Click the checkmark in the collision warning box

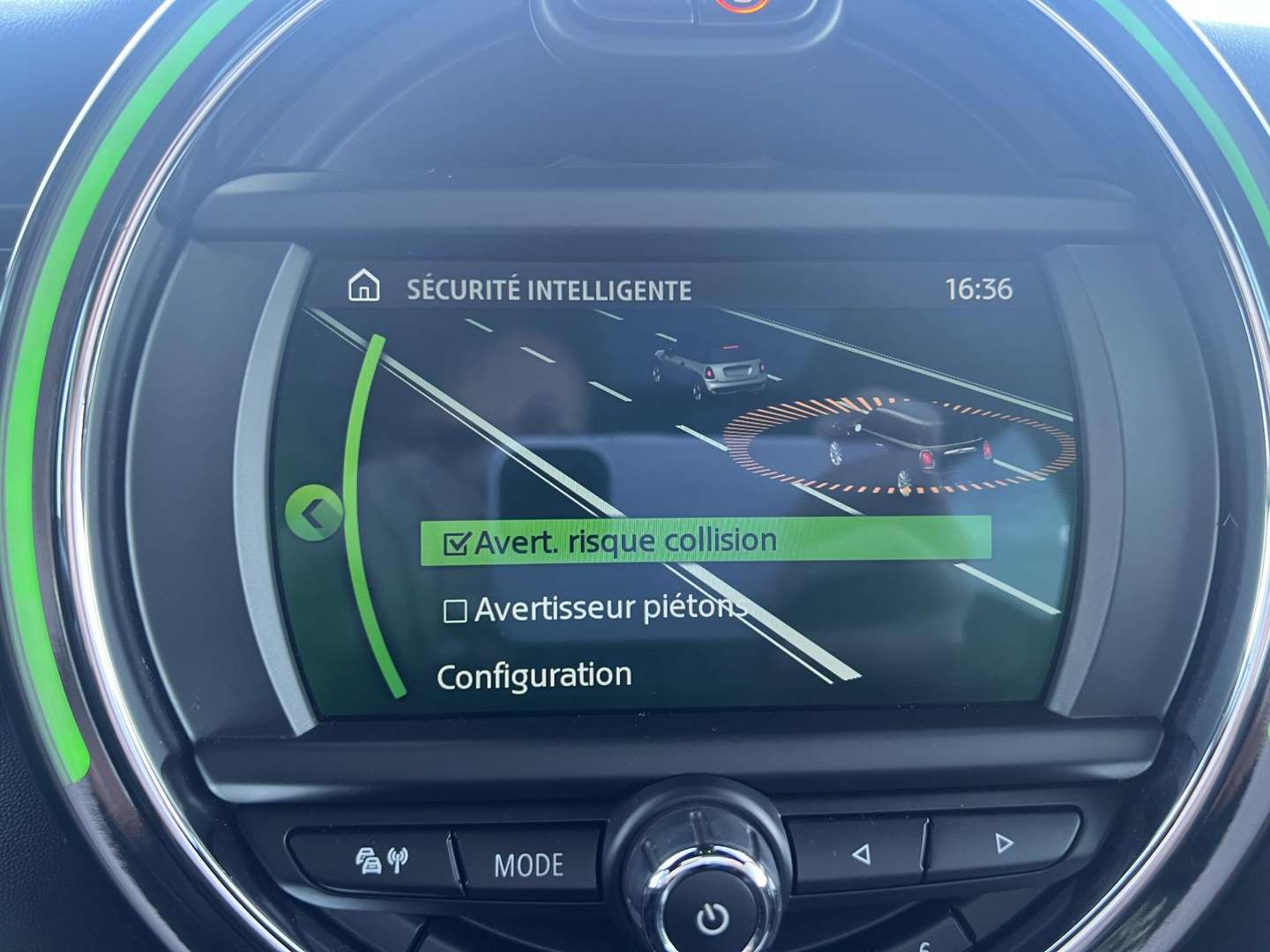click(456, 542)
